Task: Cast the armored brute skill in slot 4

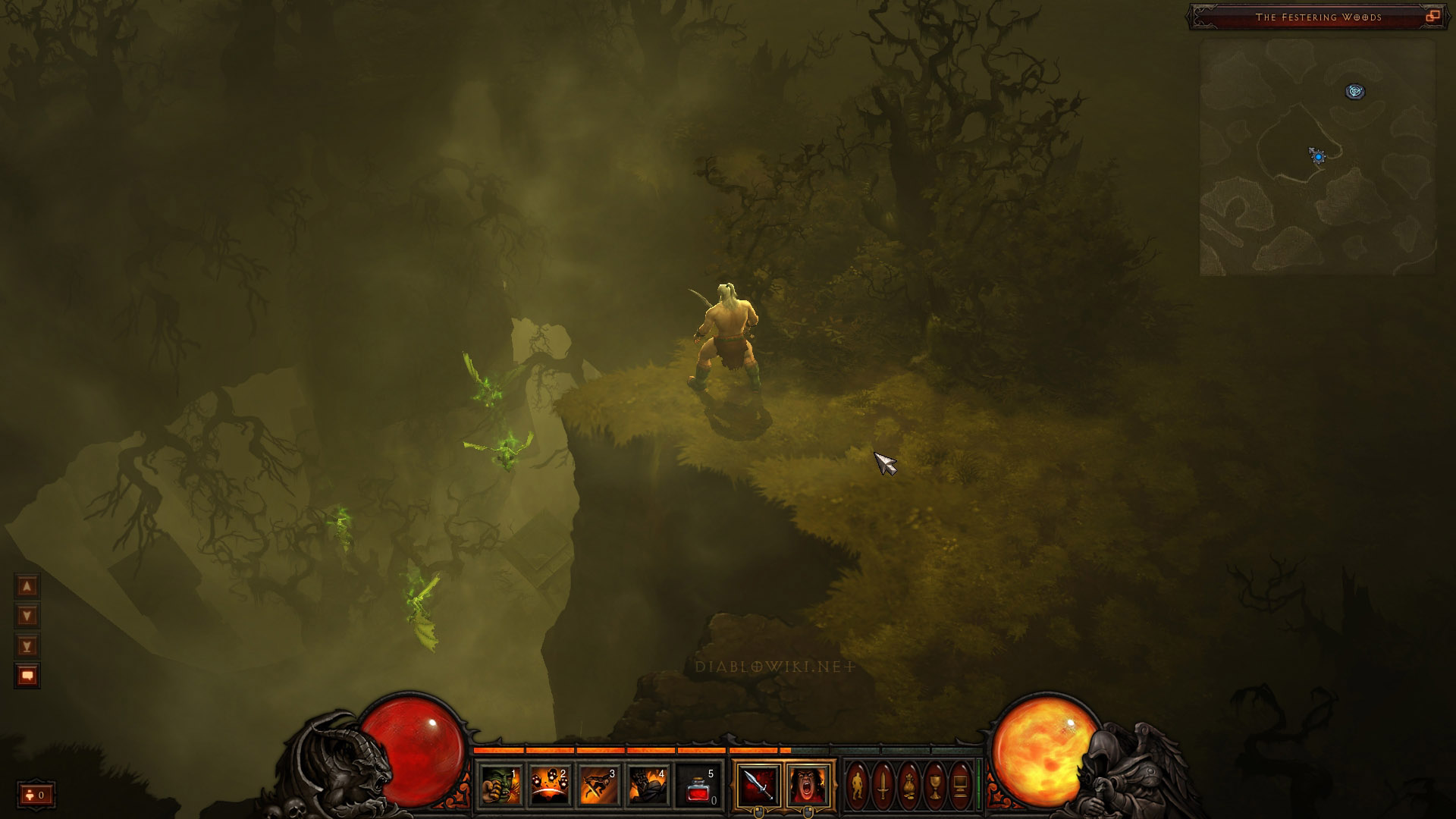Action: pyautogui.click(x=649, y=786)
